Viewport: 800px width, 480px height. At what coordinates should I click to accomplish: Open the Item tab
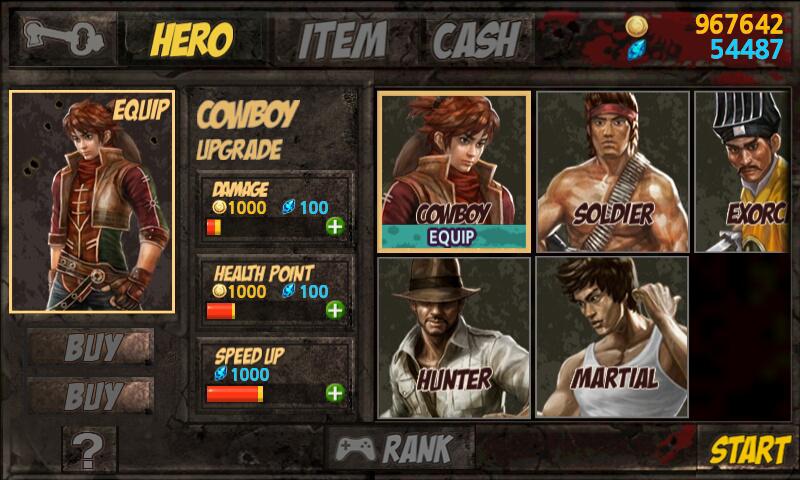pos(342,38)
